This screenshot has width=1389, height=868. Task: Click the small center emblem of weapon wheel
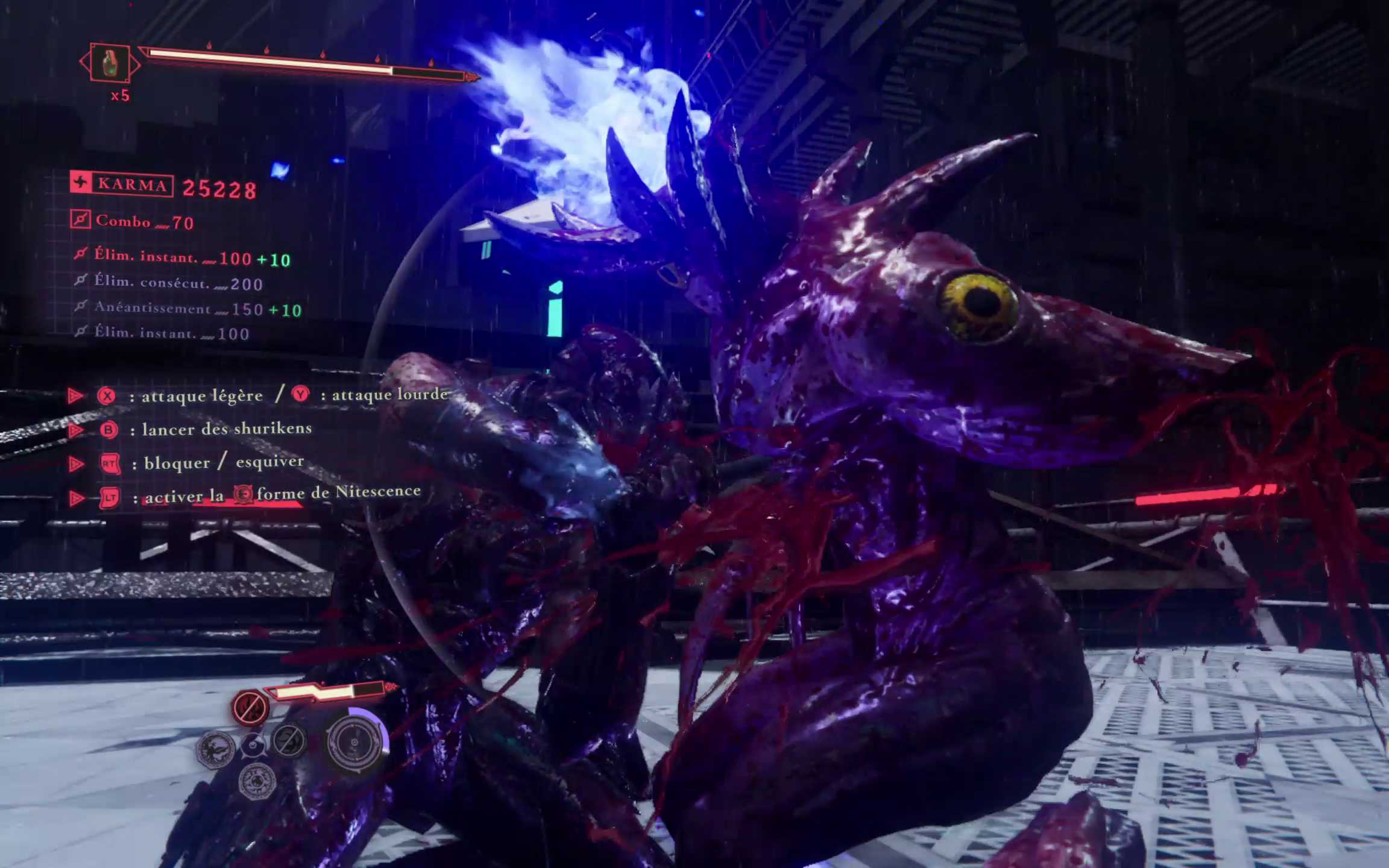(x=253, y=746)
